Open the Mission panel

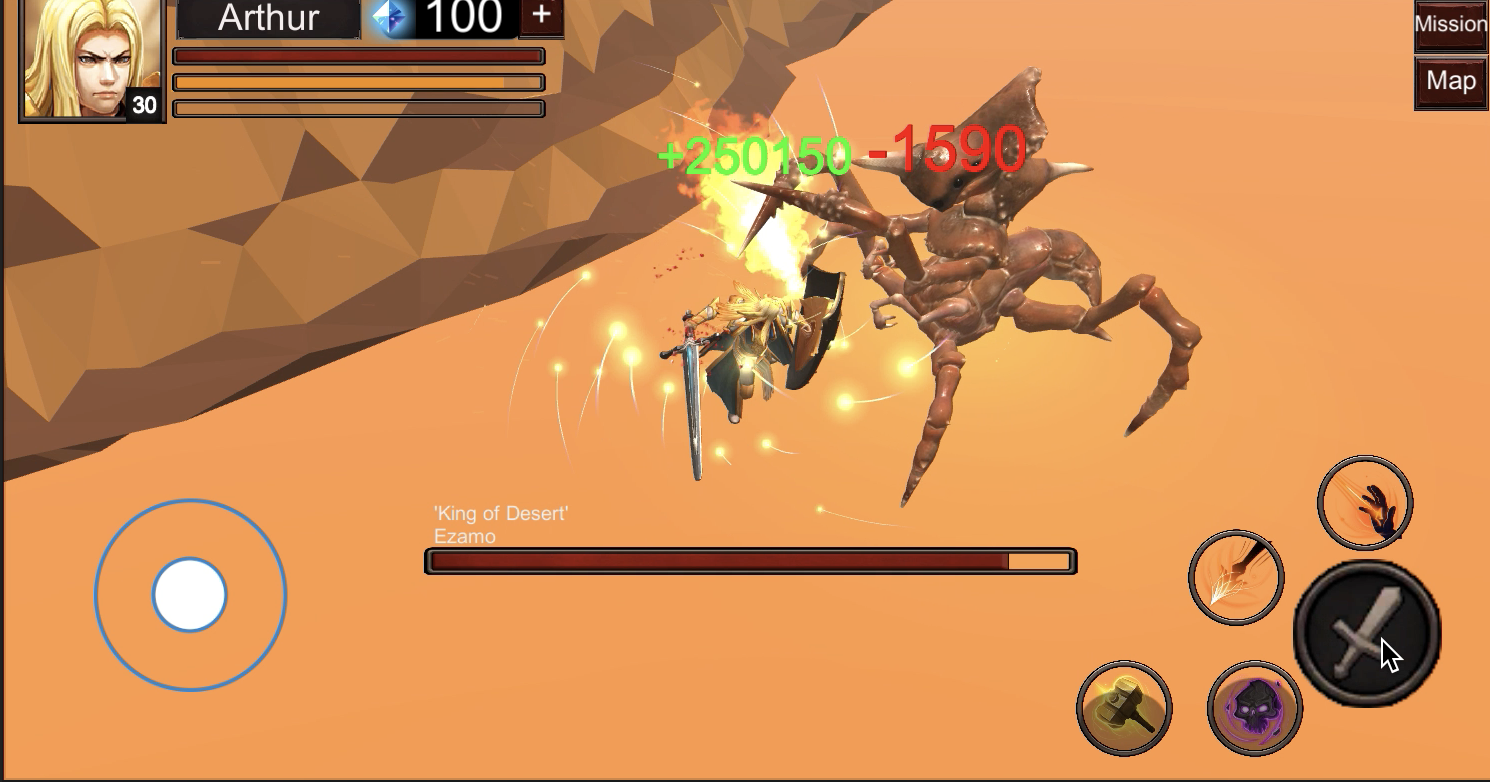click(x=1451, y=25)
